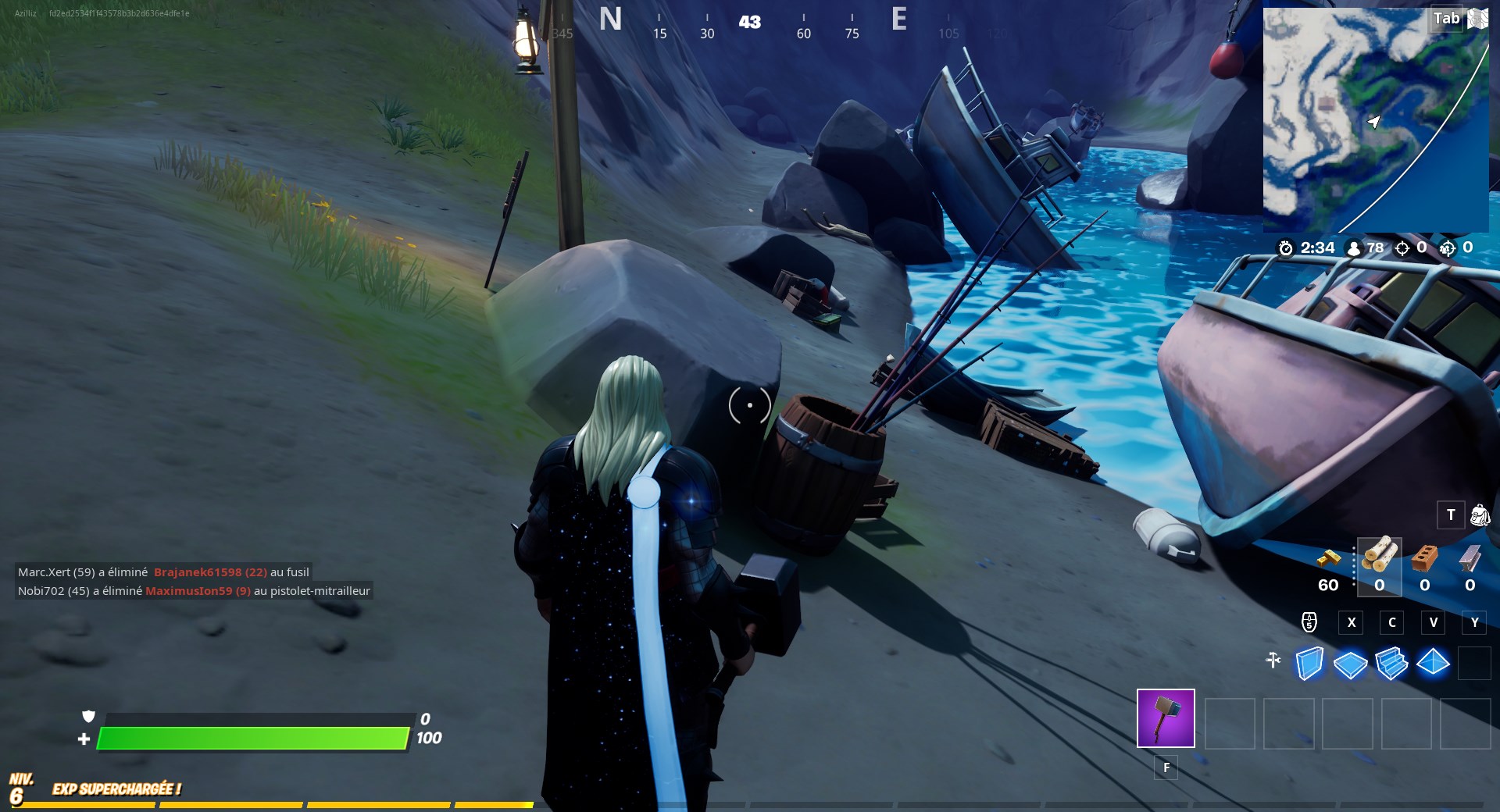
Task: Open the map via the Tab prompt
Action: [1445, 18]
